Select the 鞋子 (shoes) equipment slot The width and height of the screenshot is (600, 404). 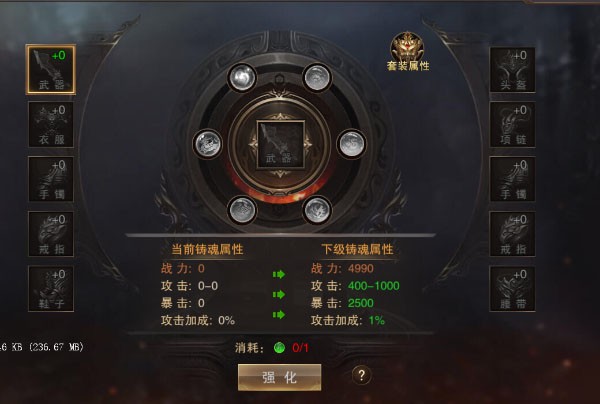click(50, 288)
